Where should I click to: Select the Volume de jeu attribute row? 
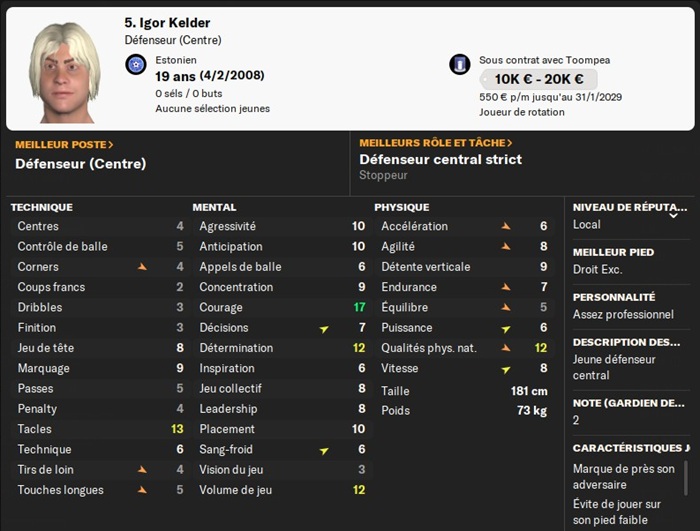282,490
